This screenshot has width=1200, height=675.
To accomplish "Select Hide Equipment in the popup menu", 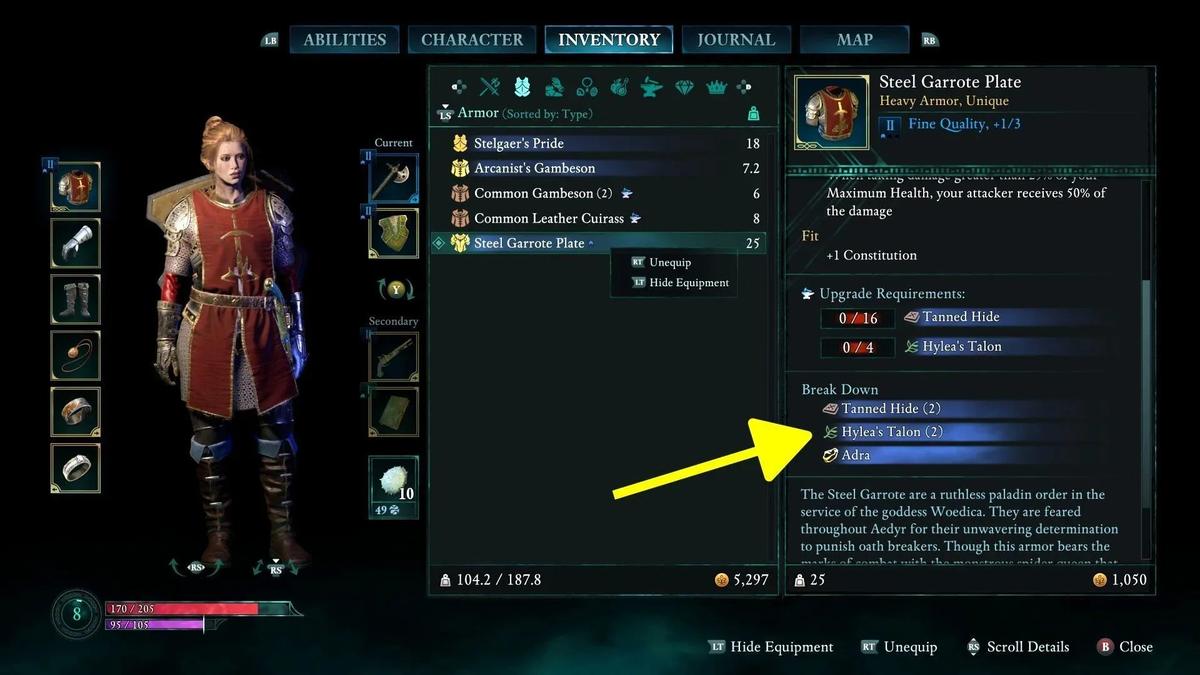I will point(689,283).
